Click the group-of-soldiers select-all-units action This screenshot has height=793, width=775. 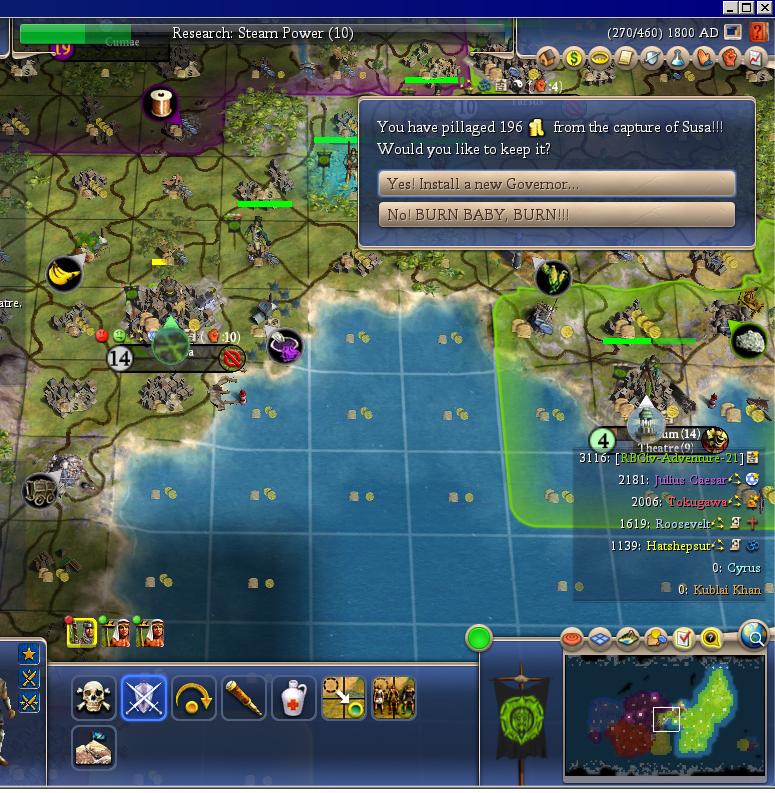[394, 698]
